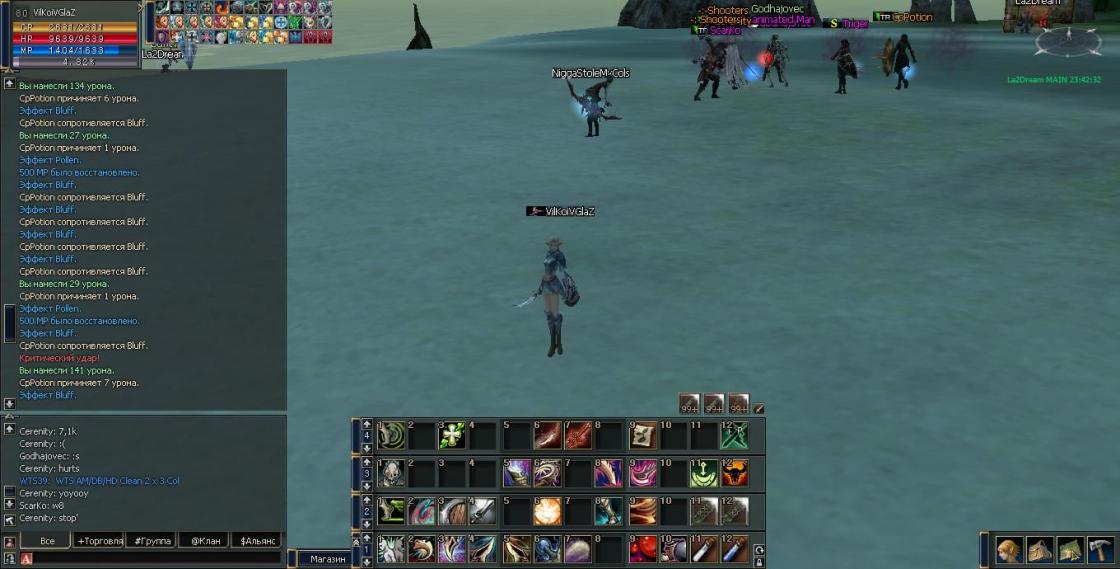The height and width of the screenshot is (569, 1120).
Task: Click the compass radar at top right
Action: [x=1068, y=41]
